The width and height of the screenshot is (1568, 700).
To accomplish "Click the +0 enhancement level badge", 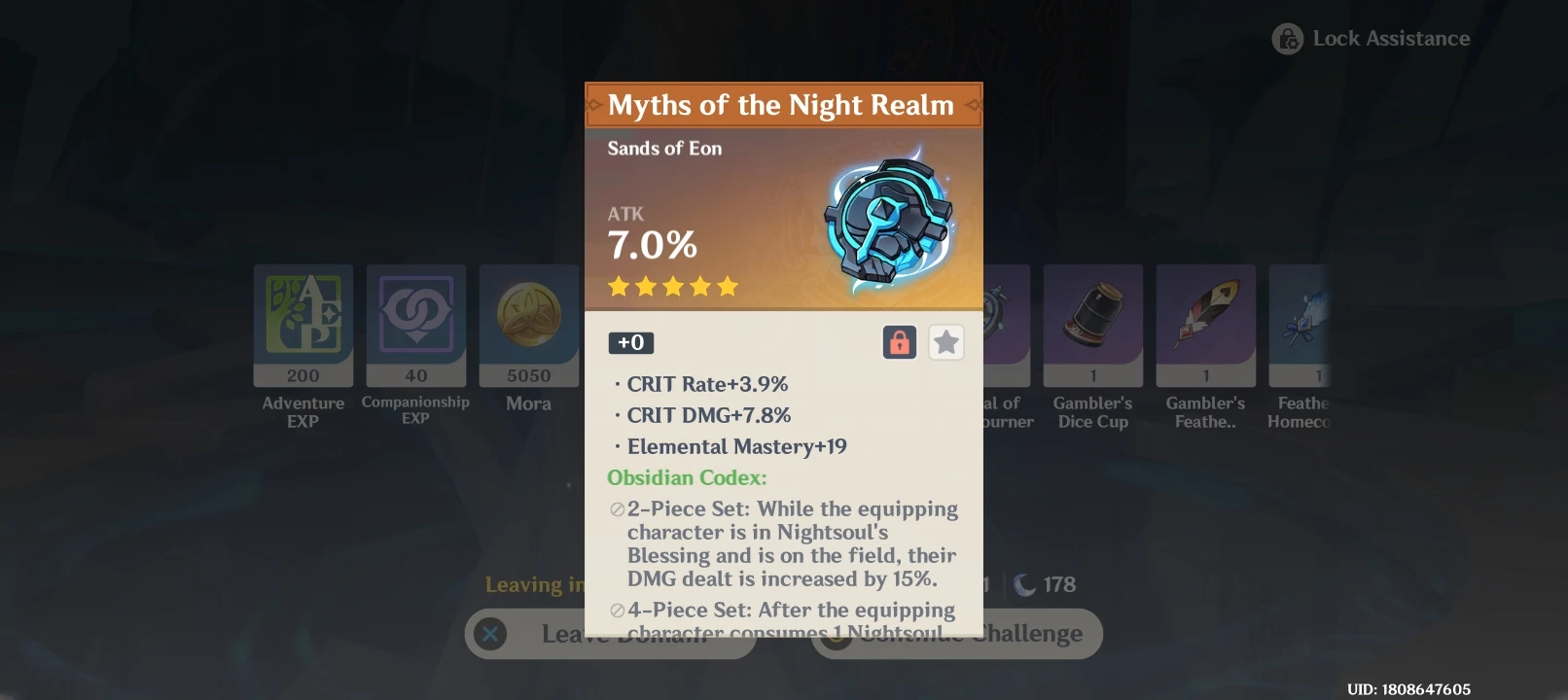I will pyautogui.click(x=632, y=342).
